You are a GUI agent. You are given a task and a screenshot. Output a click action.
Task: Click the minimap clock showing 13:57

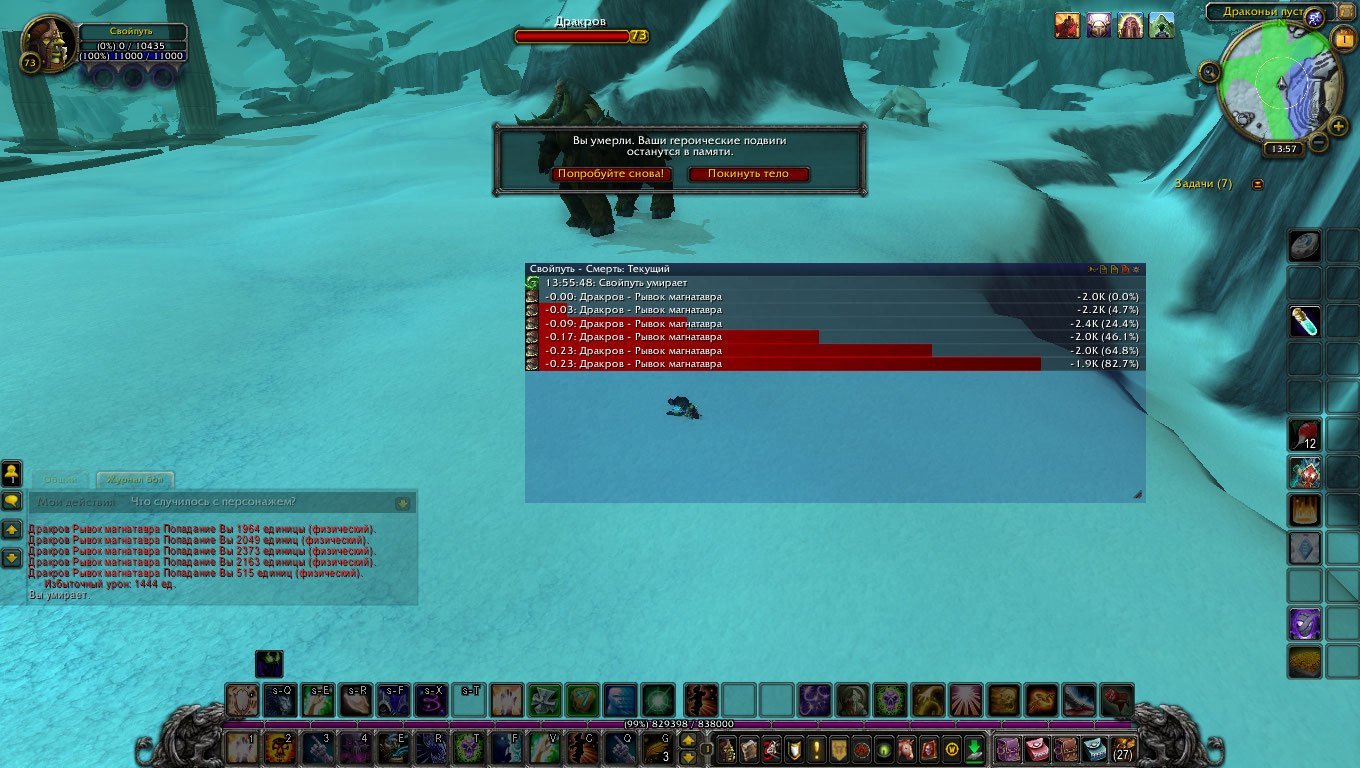coord(1281,149)
